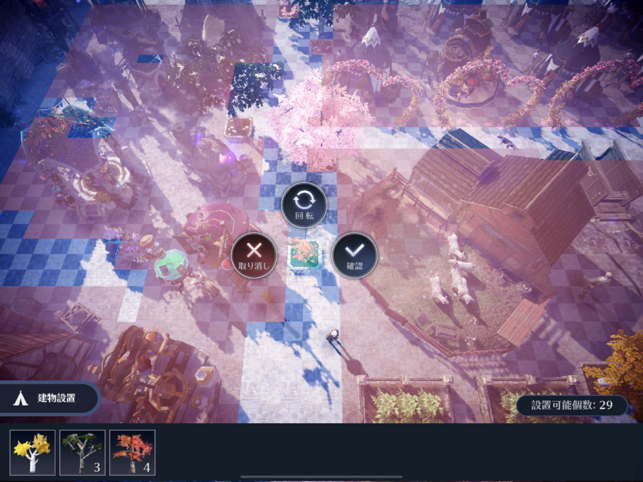Pick the red maple tree slot
The height and width of the screenshot is (482, 643).
click(132, 453)
